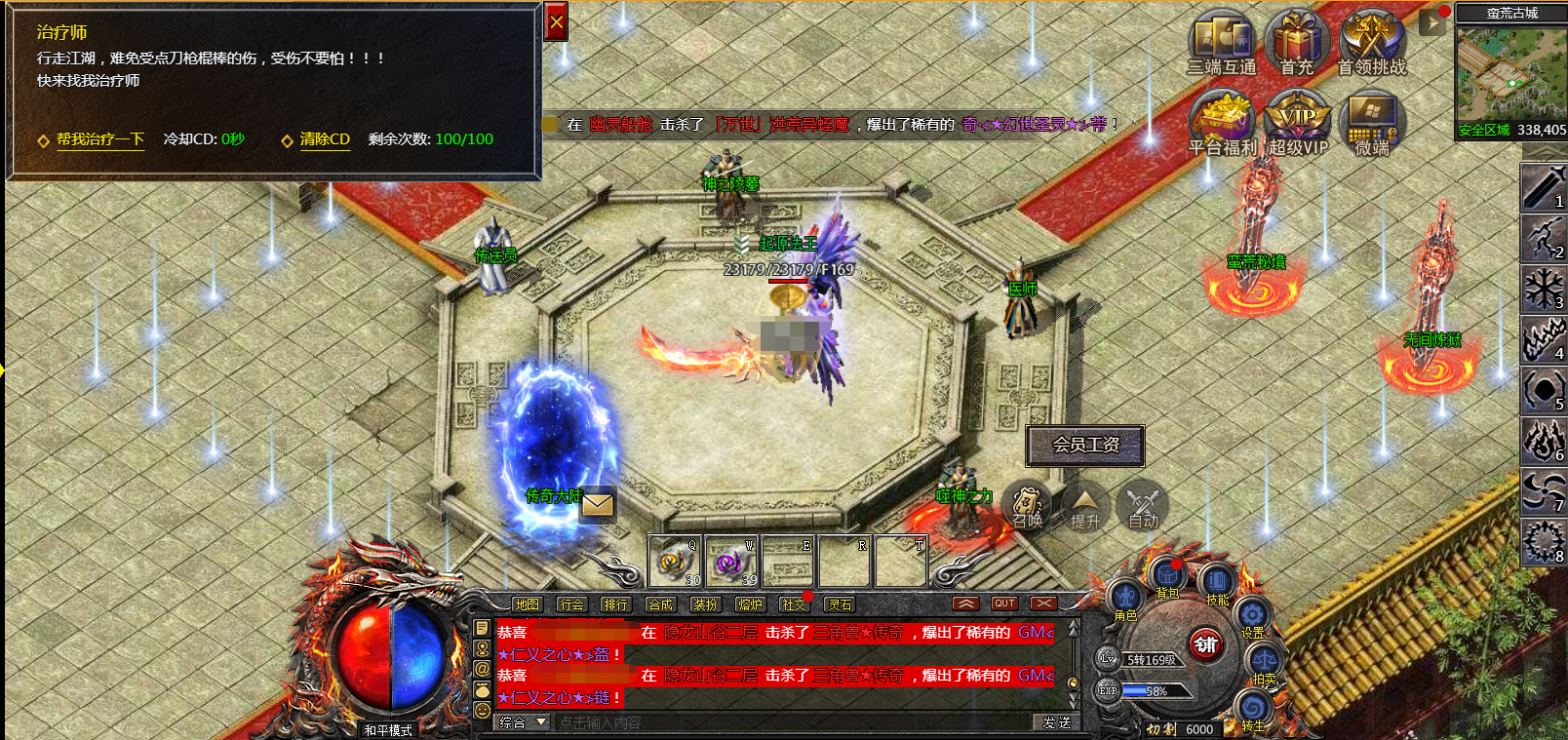Open the 排行 rankings menu button

click(615, 604)
